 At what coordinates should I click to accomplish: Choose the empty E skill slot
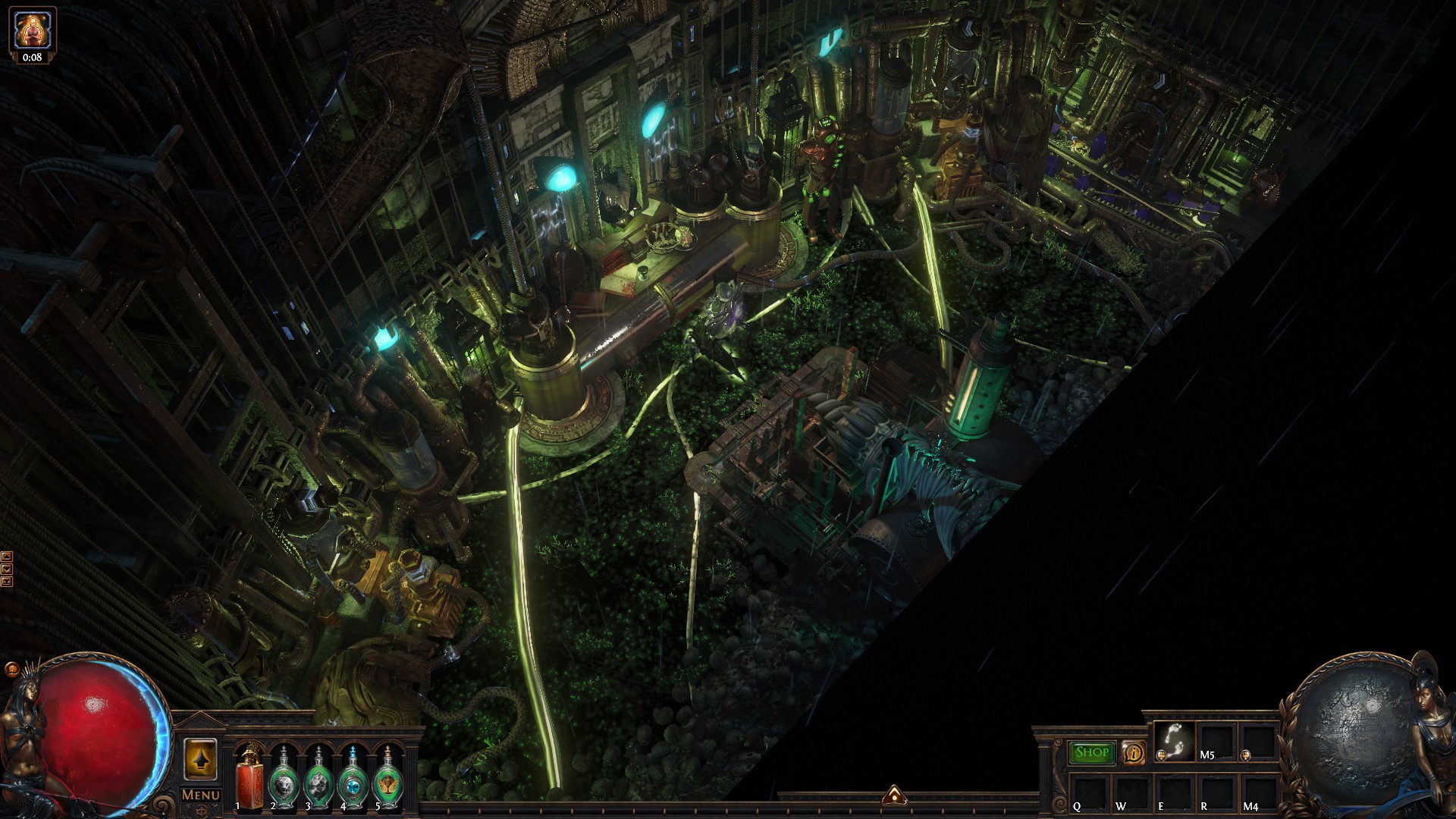tap(1175, 792)
